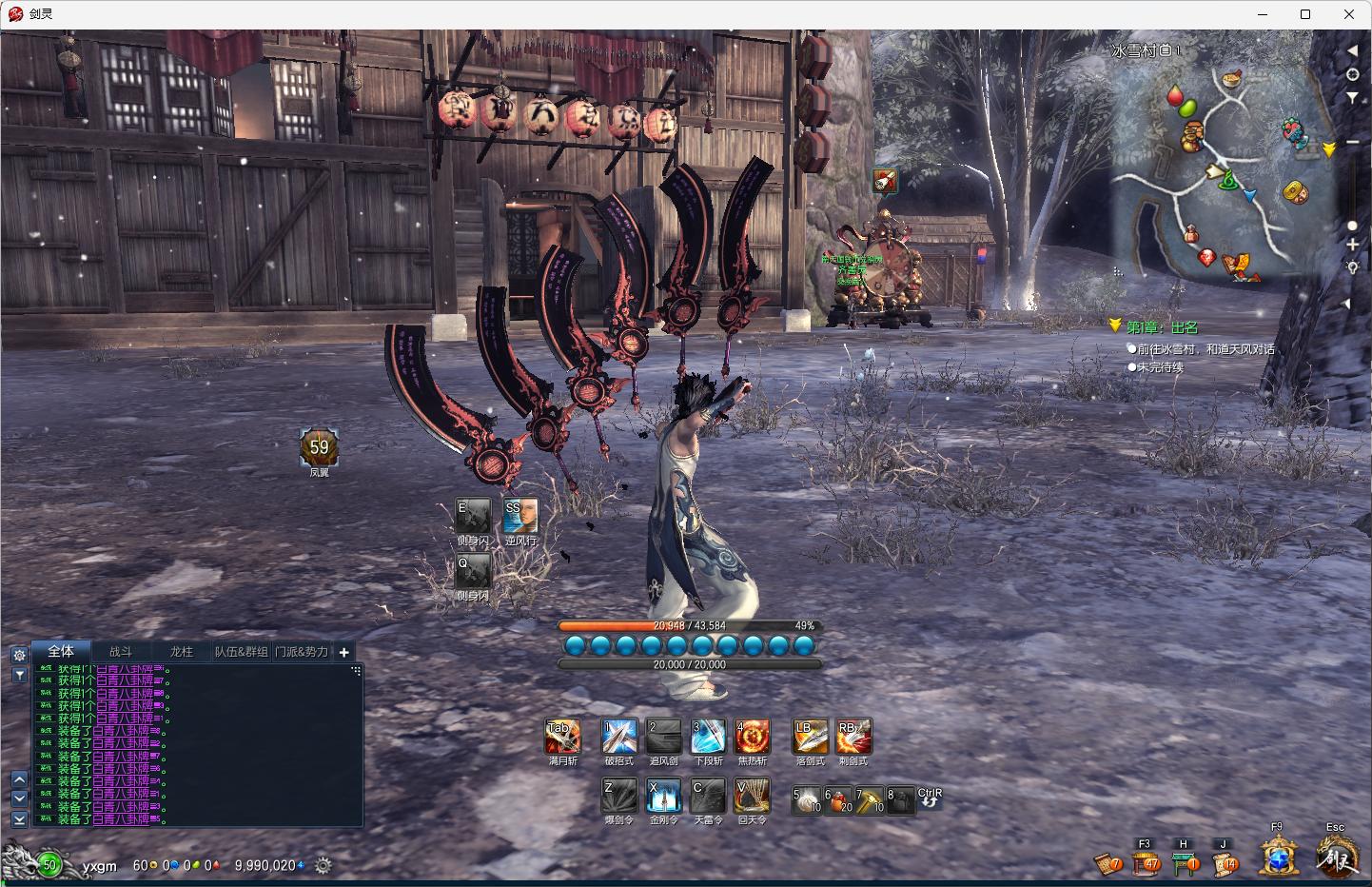Image resolution: width=1372 pixels, height=887 pixels.
Task: Add a new chat tab with plus button
Action: pos(344,652)
